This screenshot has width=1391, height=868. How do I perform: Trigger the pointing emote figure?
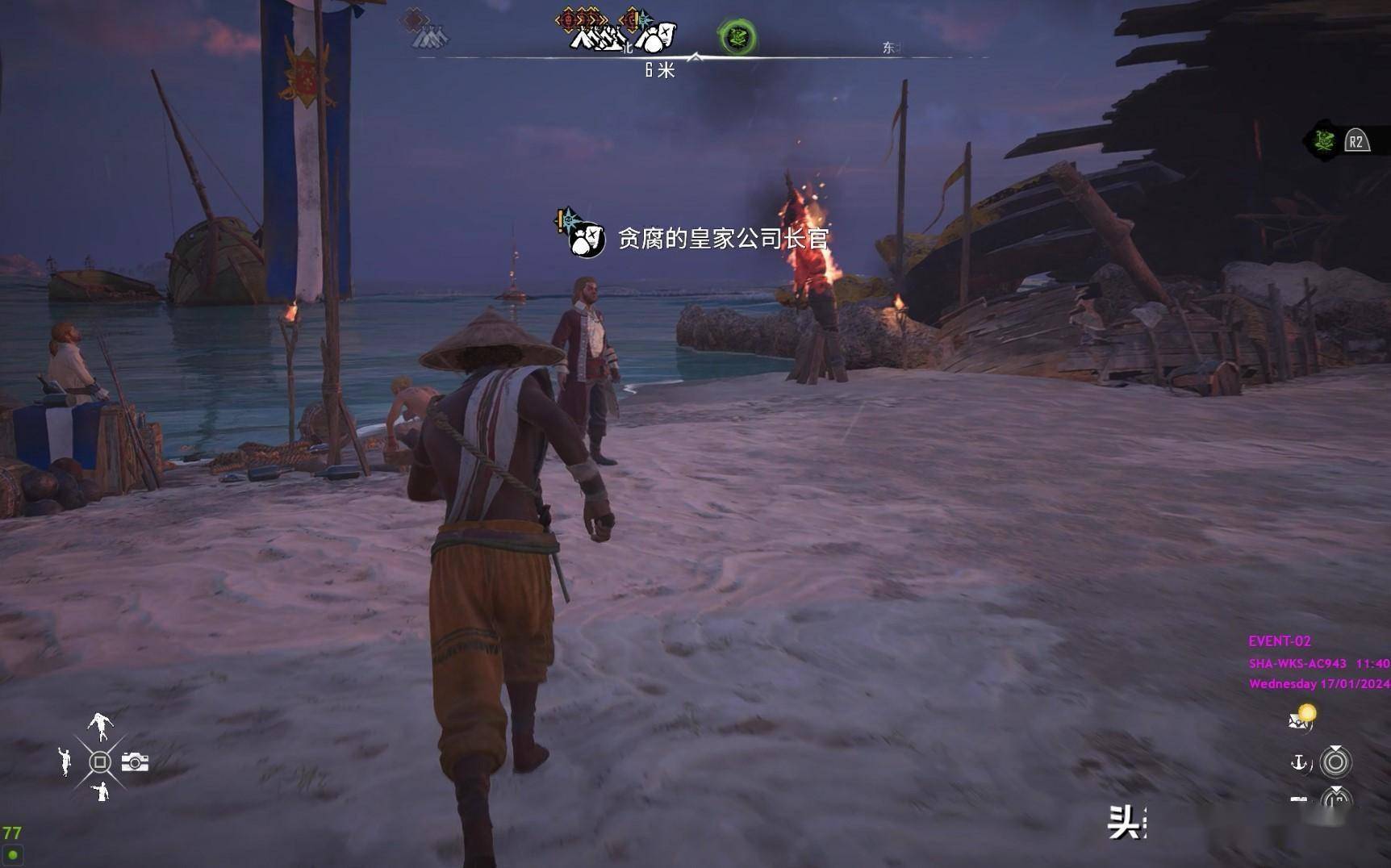[100, 791]
